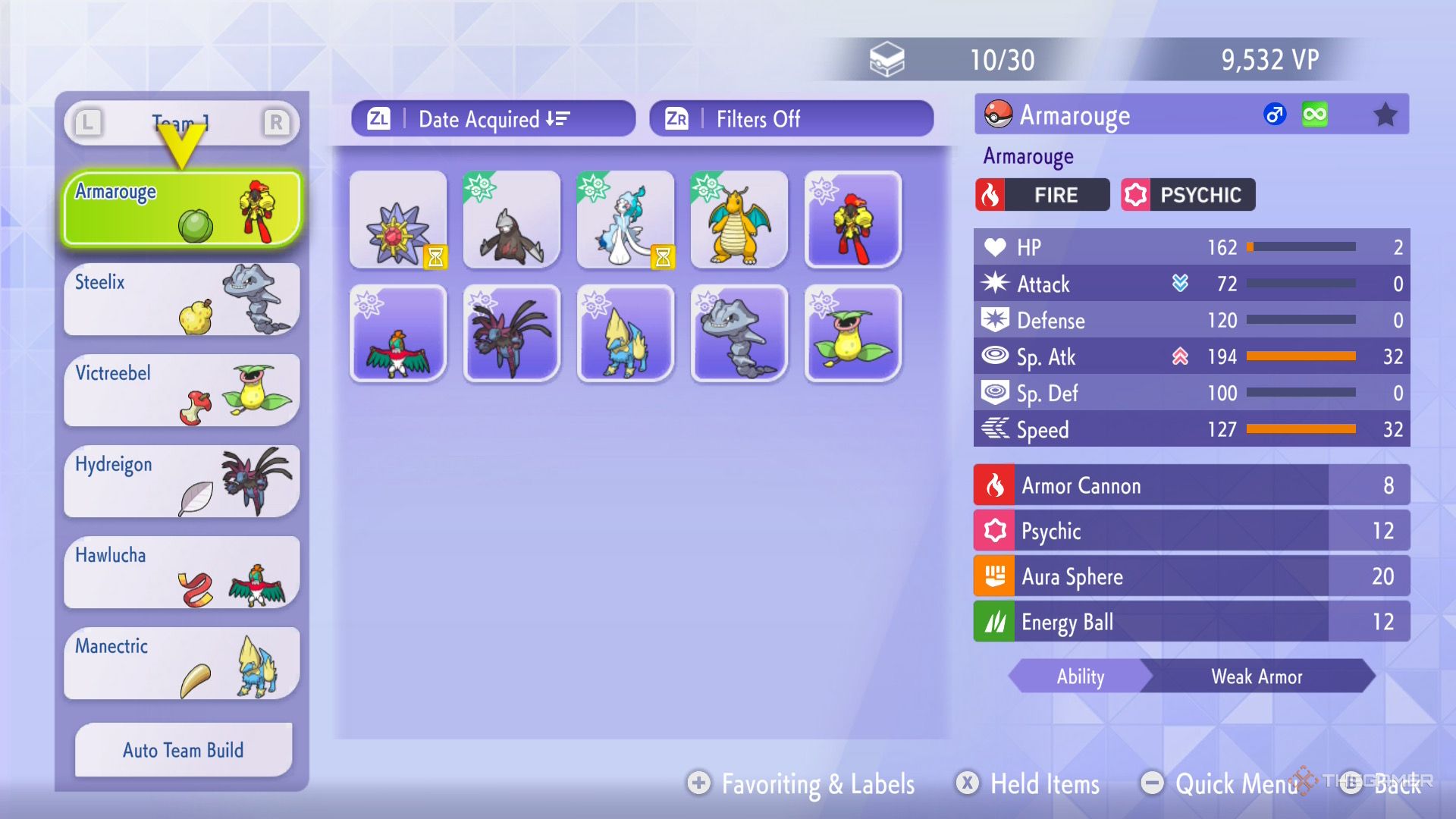1456x819 pixels.
Task: Toggle the favorite star for Armarouge
Action: click(x=1385, y=115)
